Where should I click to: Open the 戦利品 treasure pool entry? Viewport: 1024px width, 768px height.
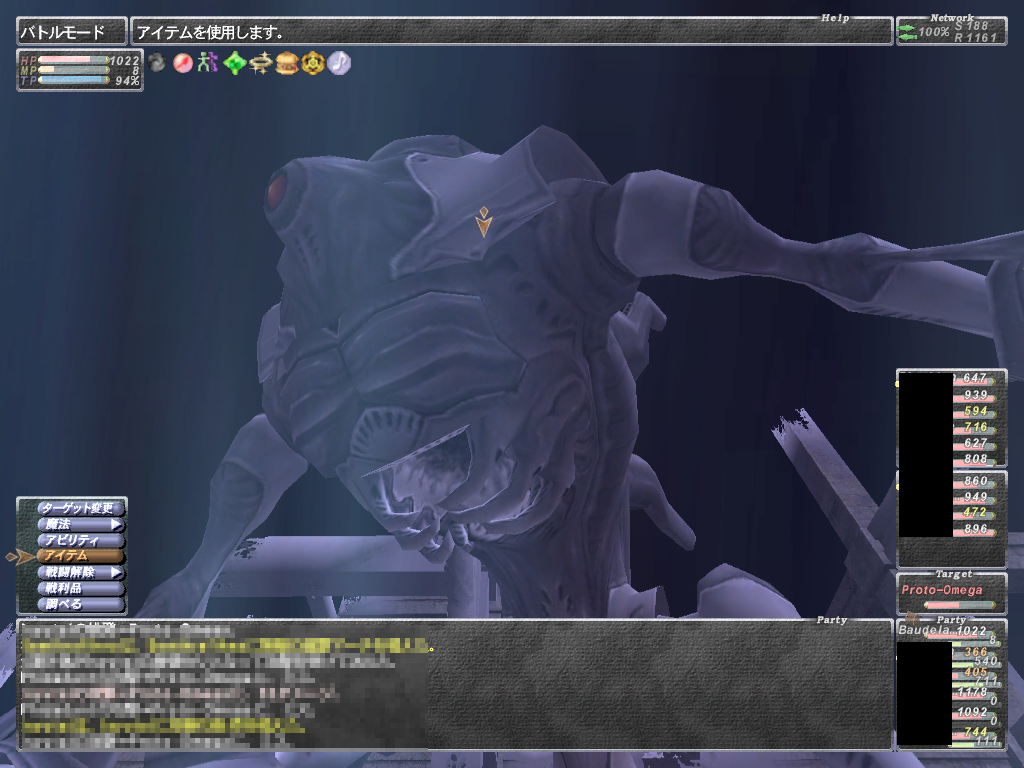coord(80,589)
